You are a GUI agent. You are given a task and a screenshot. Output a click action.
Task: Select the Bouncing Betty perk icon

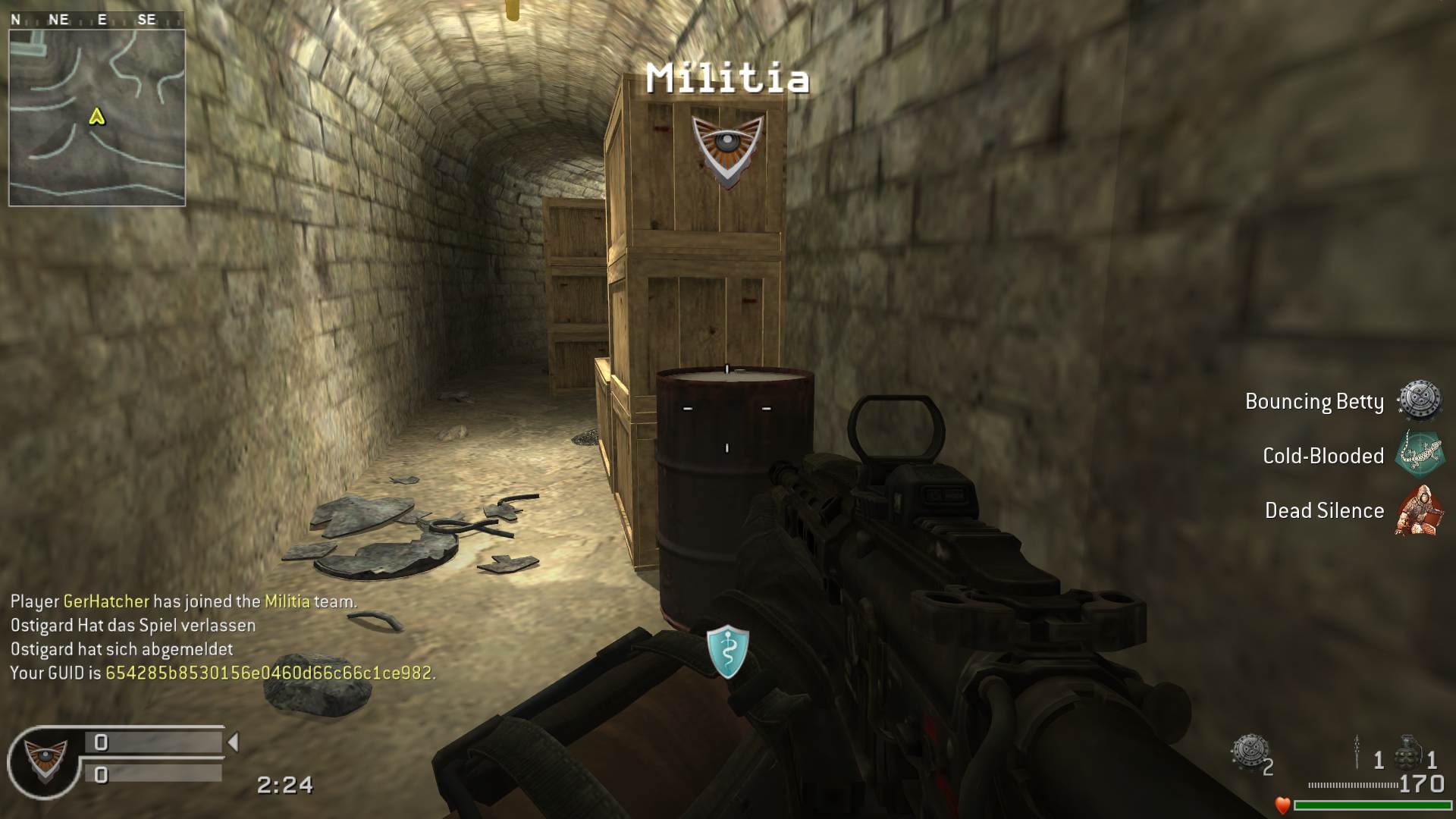[x=1419, y=400]
